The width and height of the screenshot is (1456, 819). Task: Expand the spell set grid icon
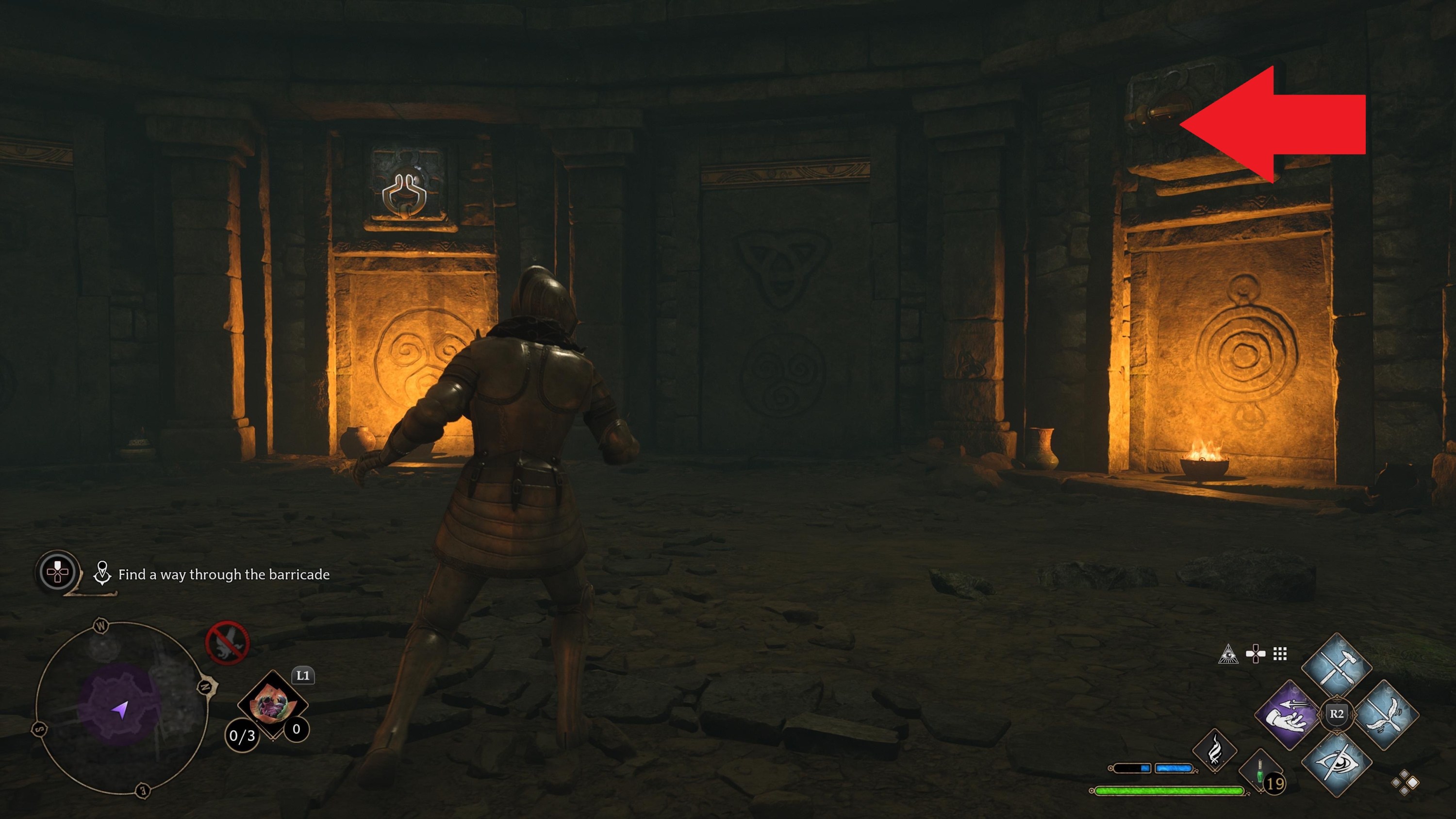[x=1280, y=653]
